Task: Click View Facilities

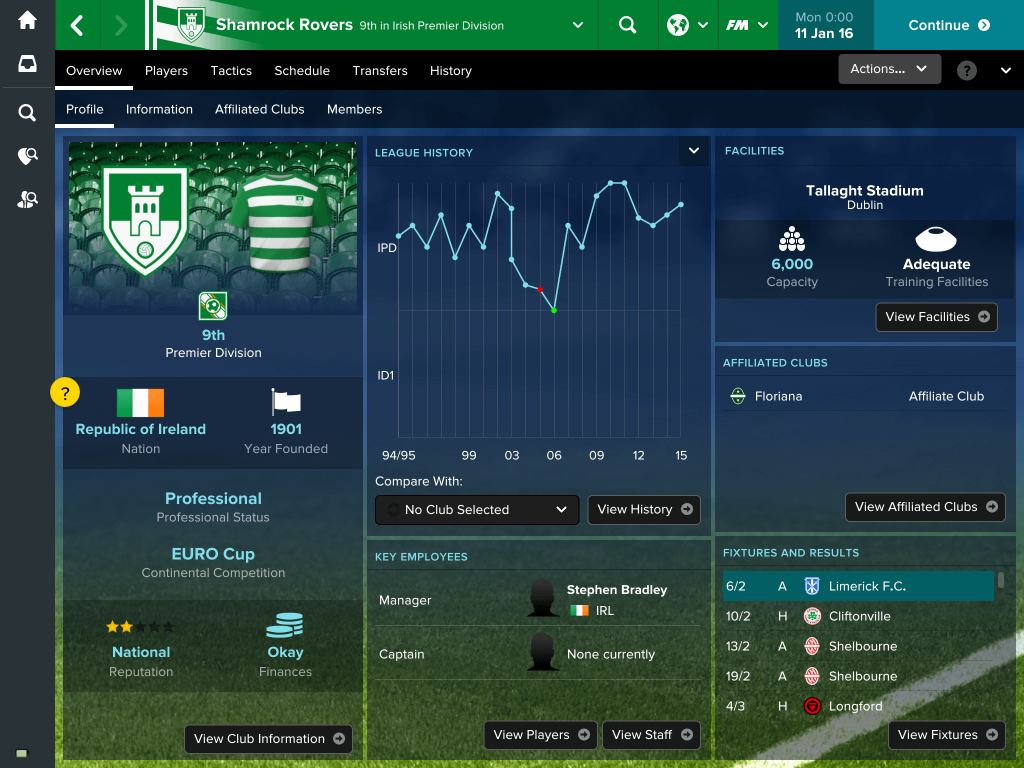Action: point(936,317)
